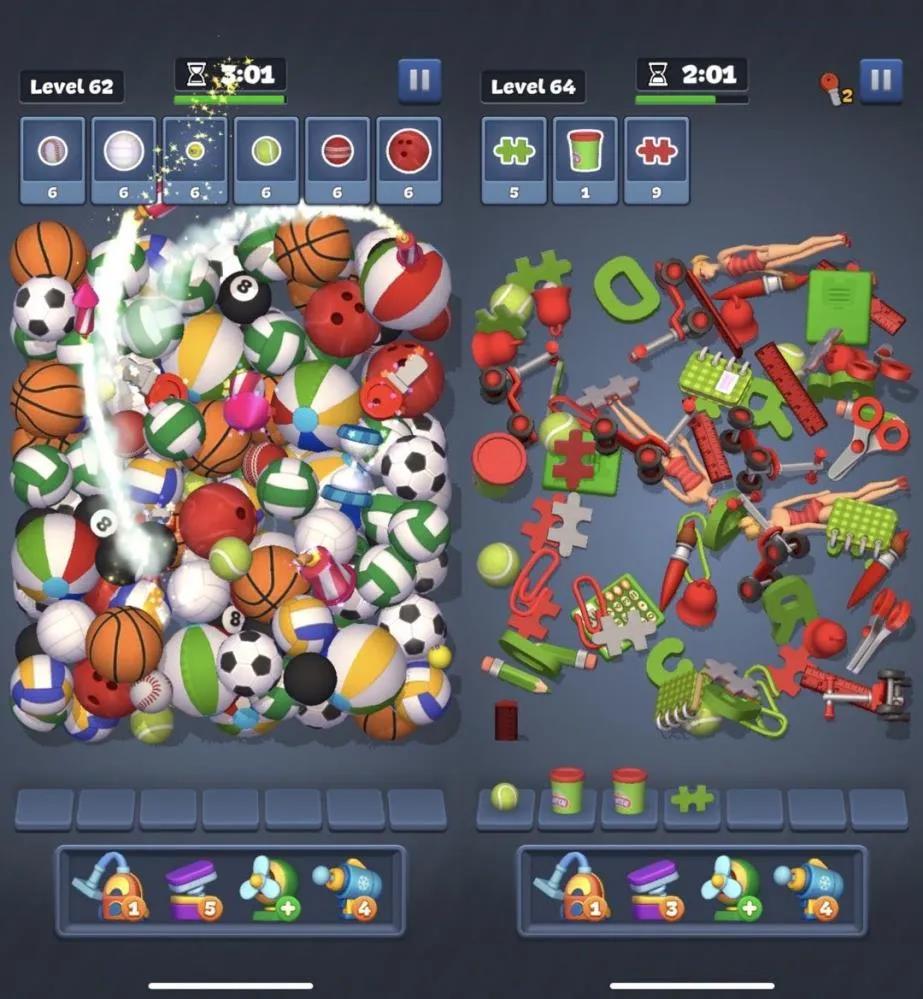
Task: Use the purple booster with 3 uses
Action: point(653,890)
